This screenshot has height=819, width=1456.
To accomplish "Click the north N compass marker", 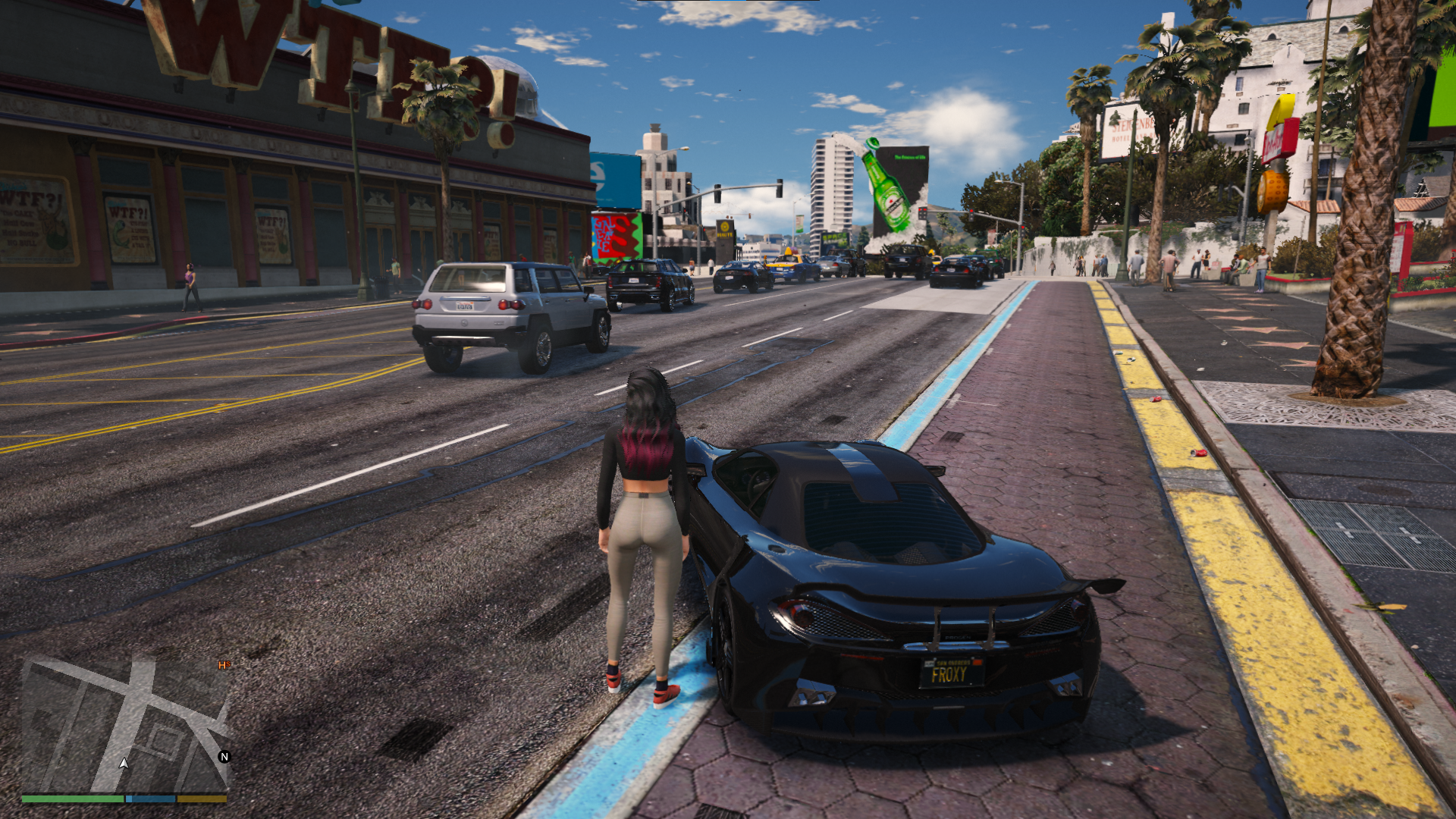I will coord(224,756).
